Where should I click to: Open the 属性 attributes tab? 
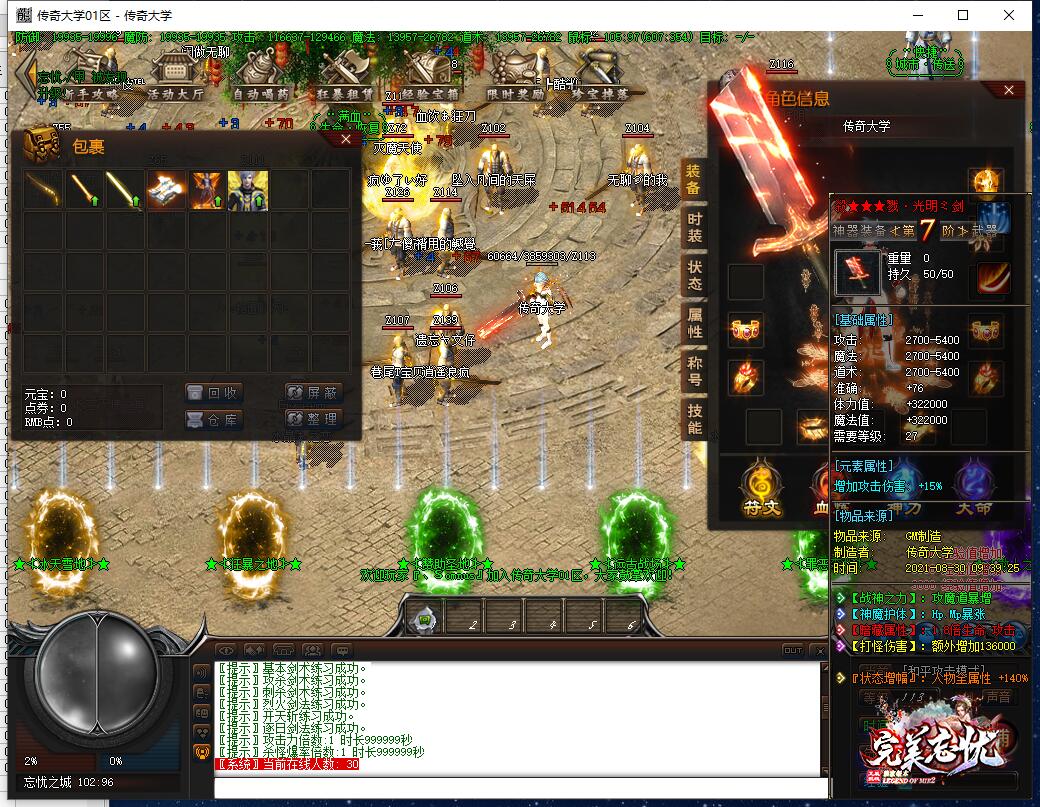694,322
